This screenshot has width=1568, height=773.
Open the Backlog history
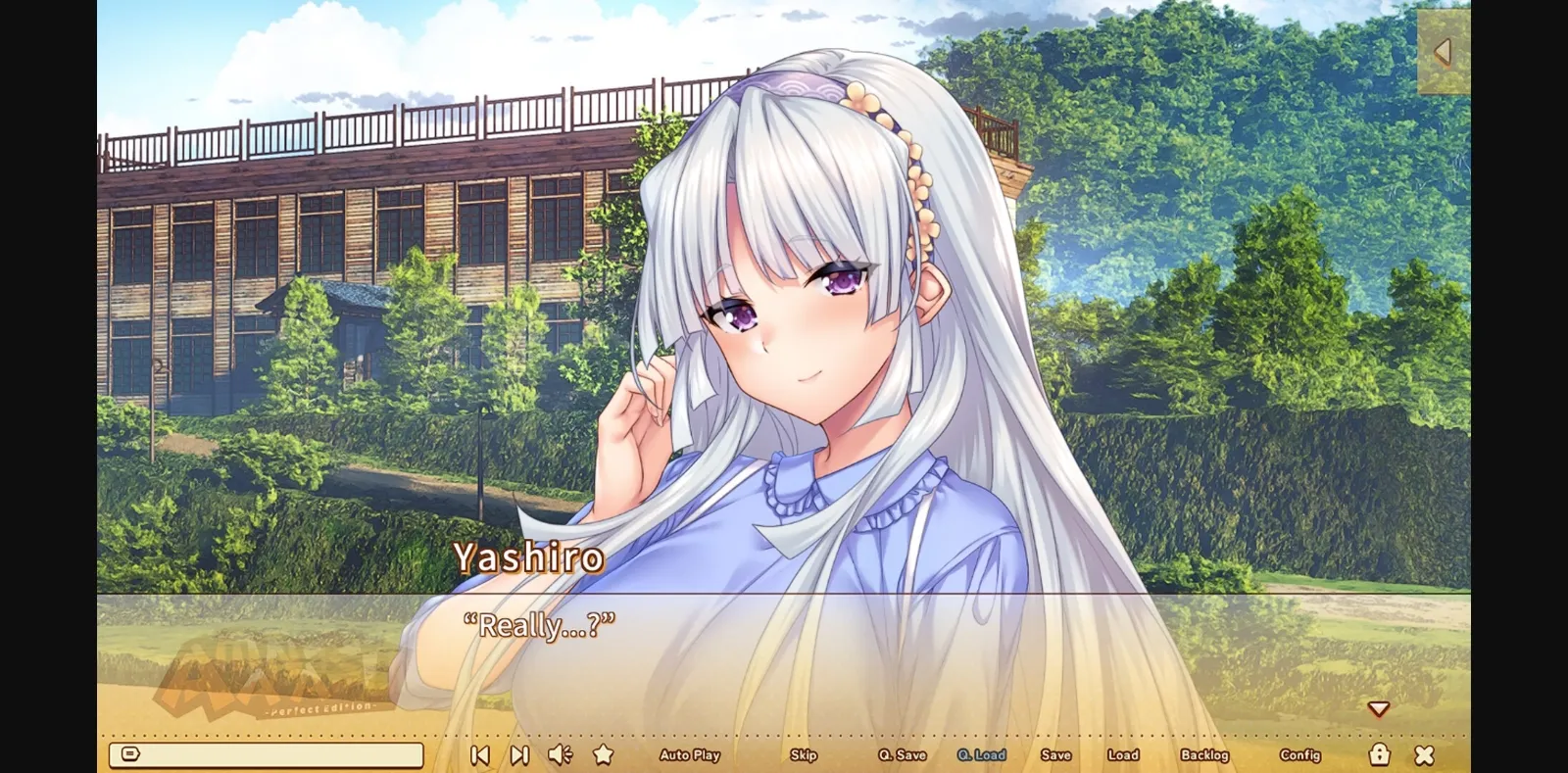pyautogui.click(x=1205, y=754)
